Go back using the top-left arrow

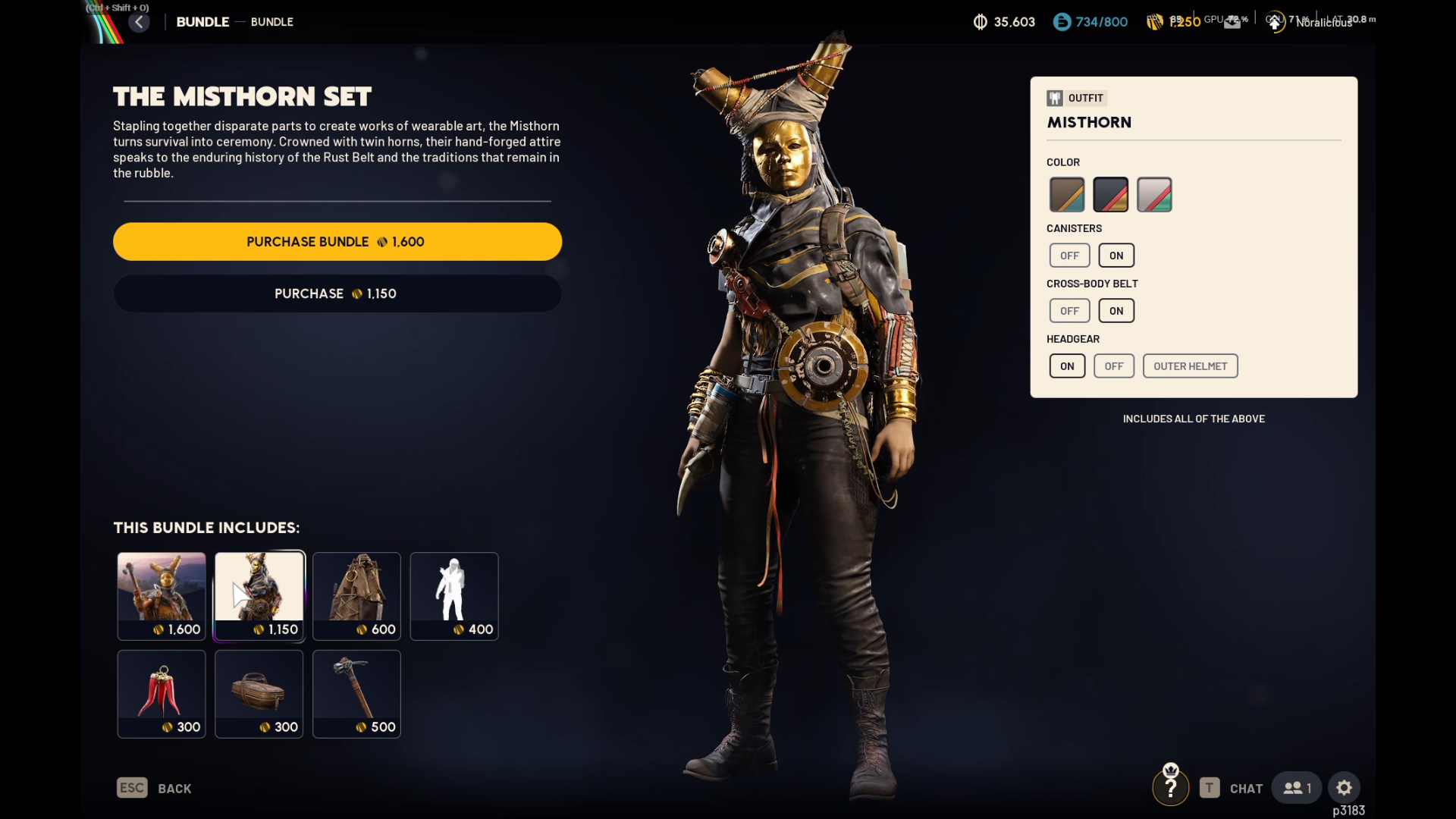tap(139, 22)
